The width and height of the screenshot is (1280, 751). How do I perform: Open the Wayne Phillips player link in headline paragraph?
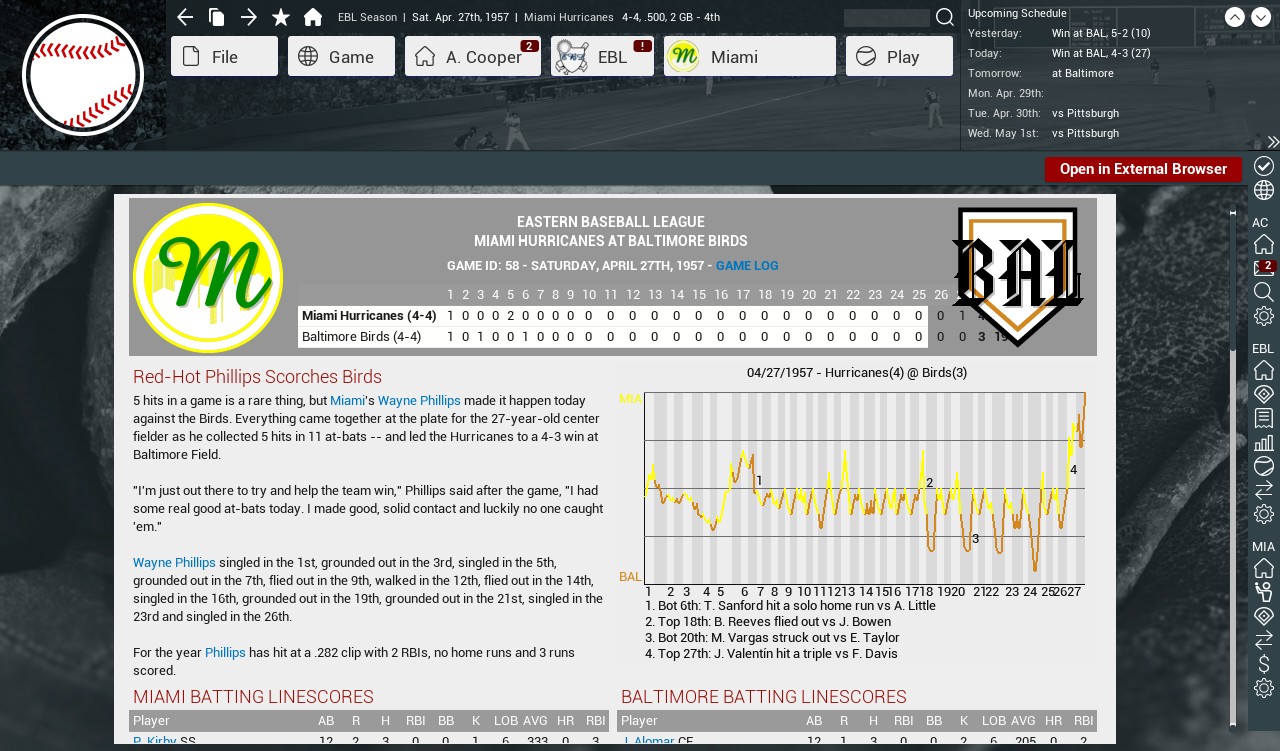(x=419, y=401)
